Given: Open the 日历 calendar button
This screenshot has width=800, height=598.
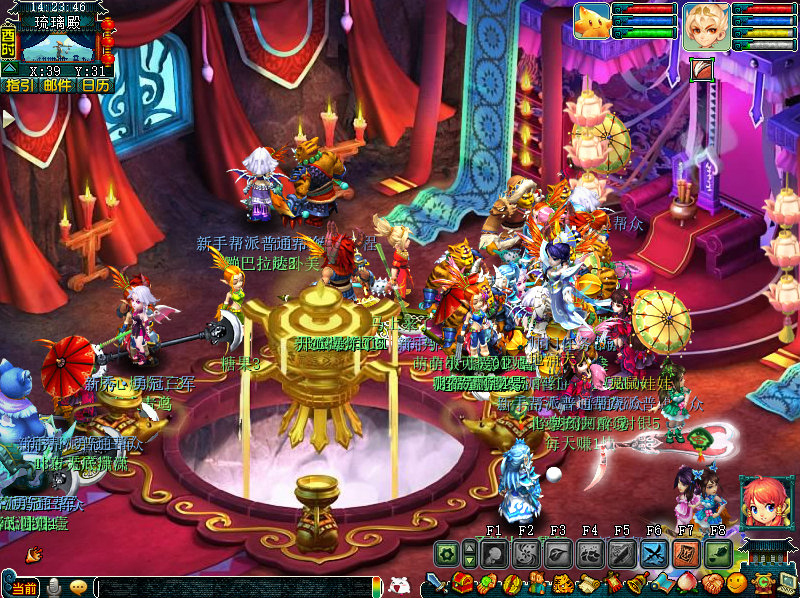Looking at the screenshot, I should [95, 85].
